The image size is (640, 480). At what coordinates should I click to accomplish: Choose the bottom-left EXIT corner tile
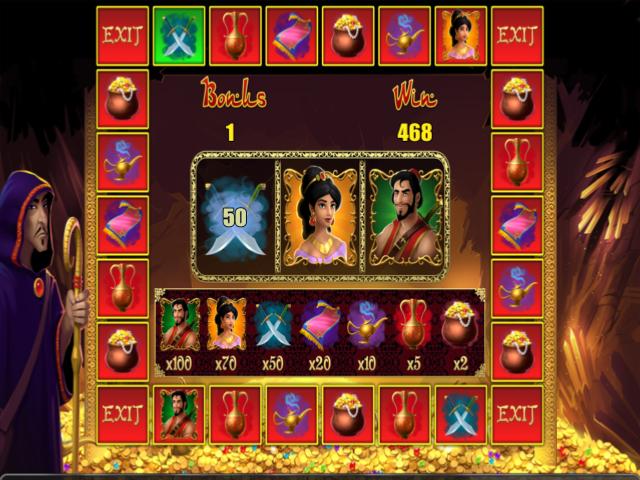pyautogui.click(x=122, y=412)
